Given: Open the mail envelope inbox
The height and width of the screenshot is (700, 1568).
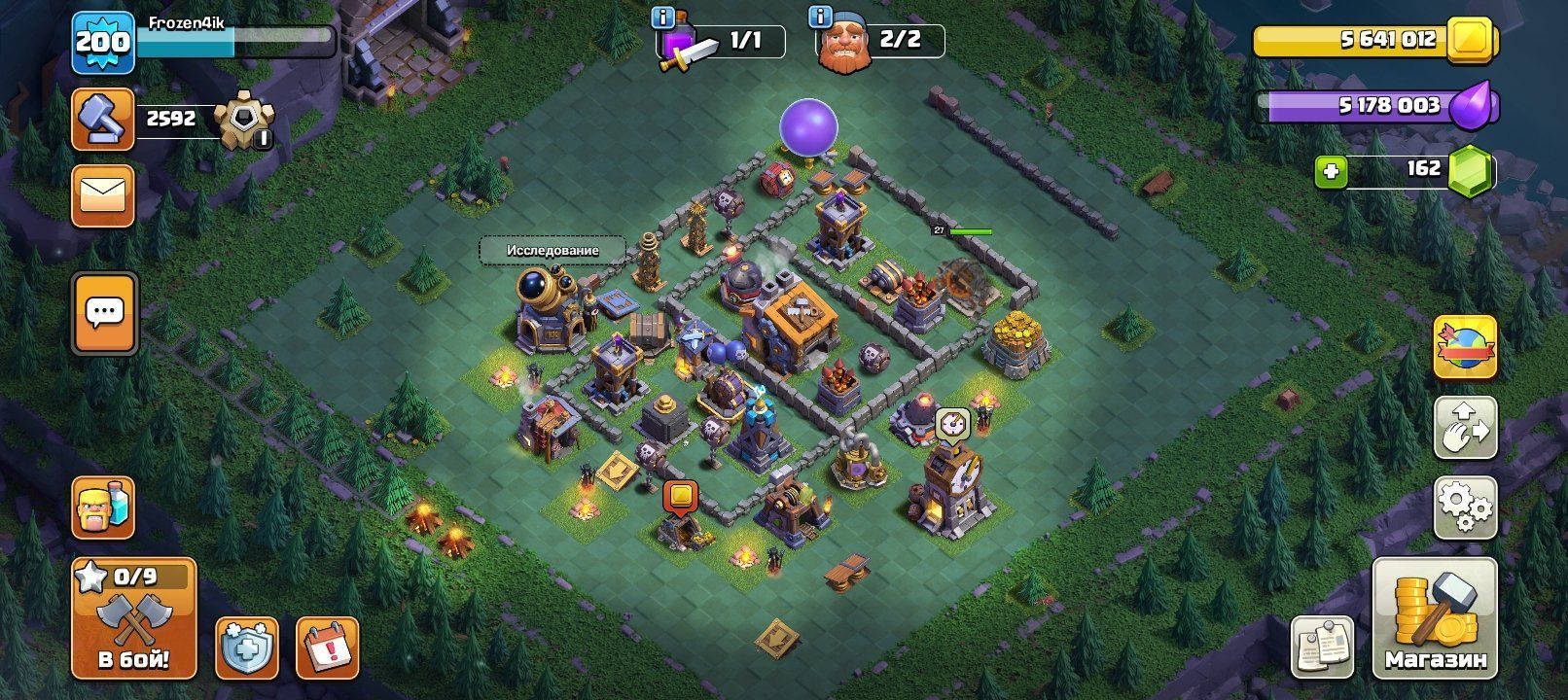Looking at the screenshot, I should click(102, 195).
